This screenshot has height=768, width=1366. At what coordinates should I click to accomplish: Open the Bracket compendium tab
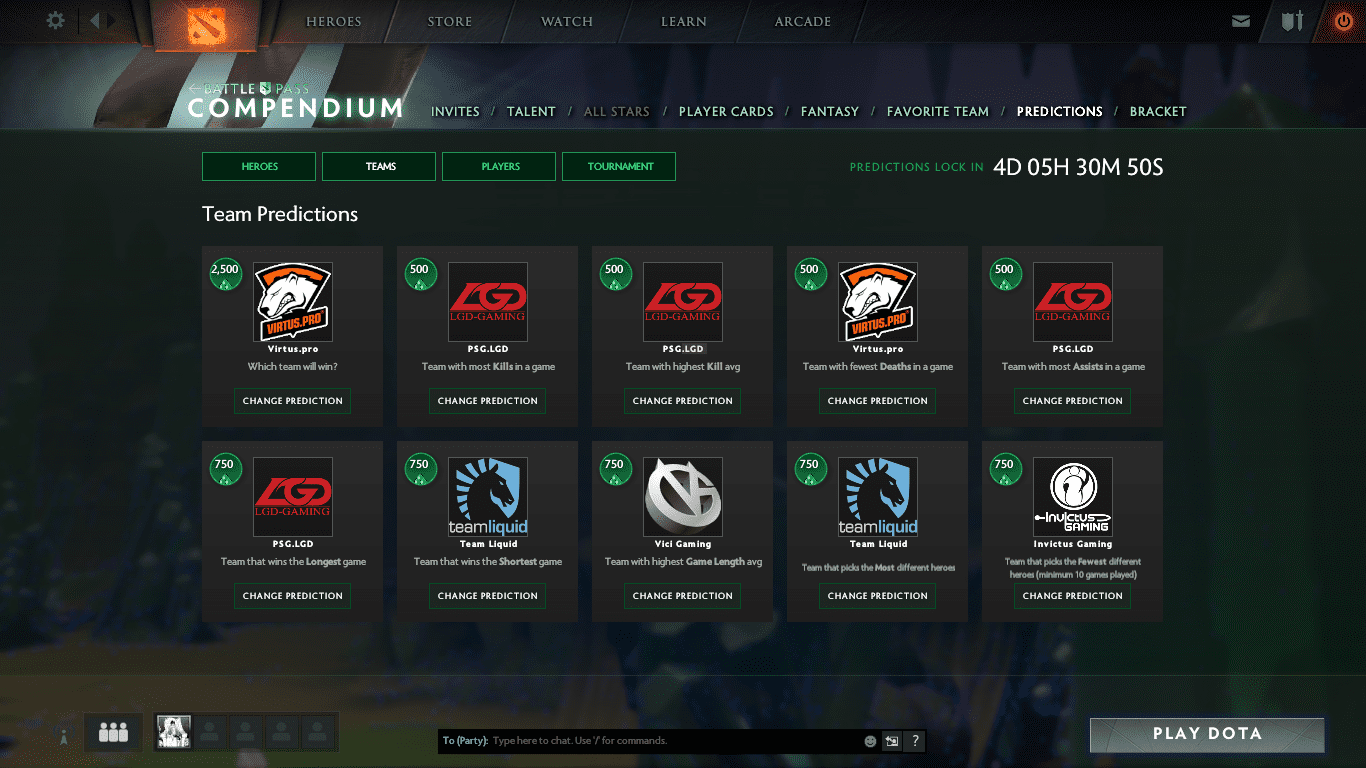(1157, 112)
